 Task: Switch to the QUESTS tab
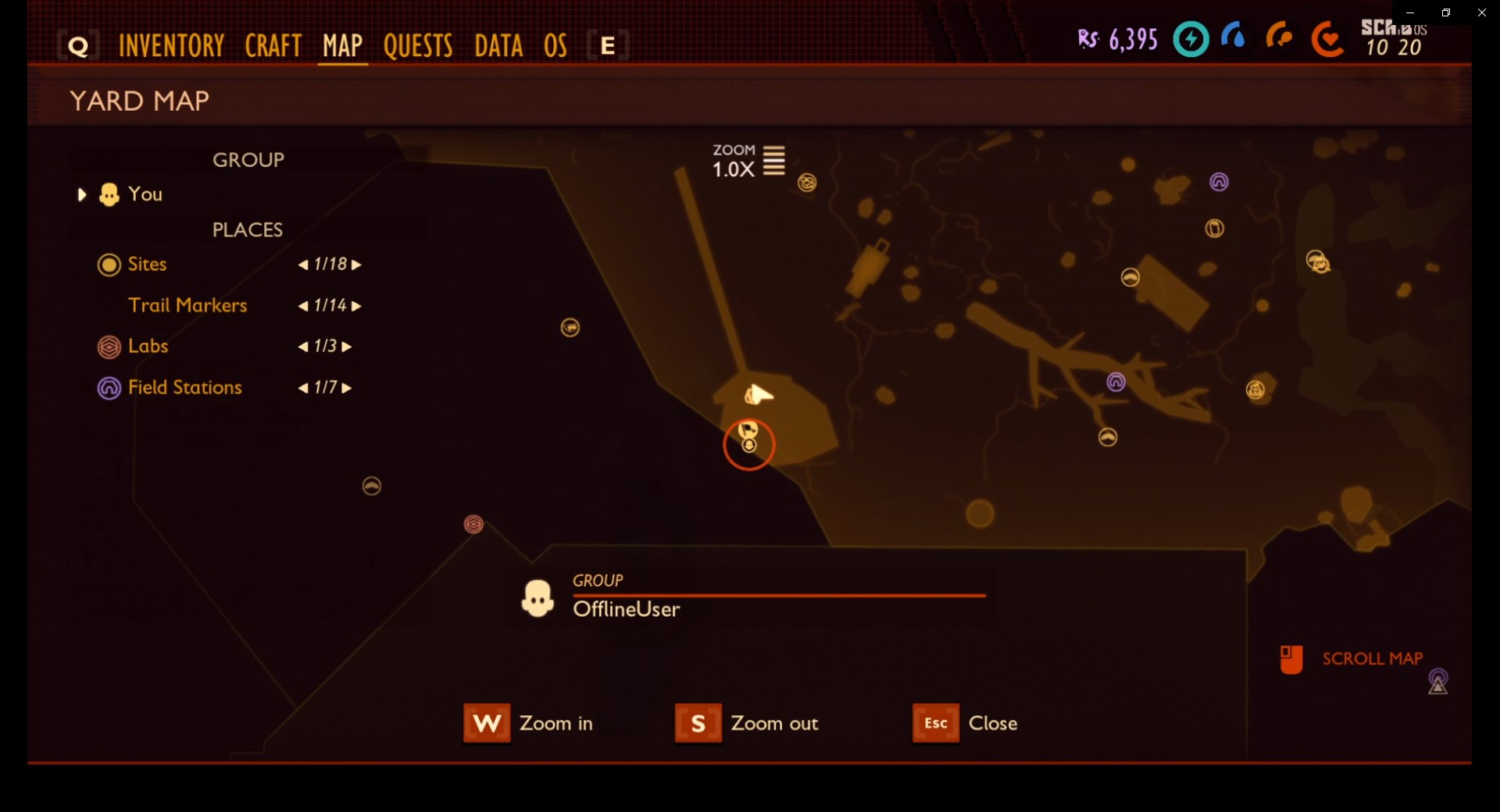[x=418, y=45]
